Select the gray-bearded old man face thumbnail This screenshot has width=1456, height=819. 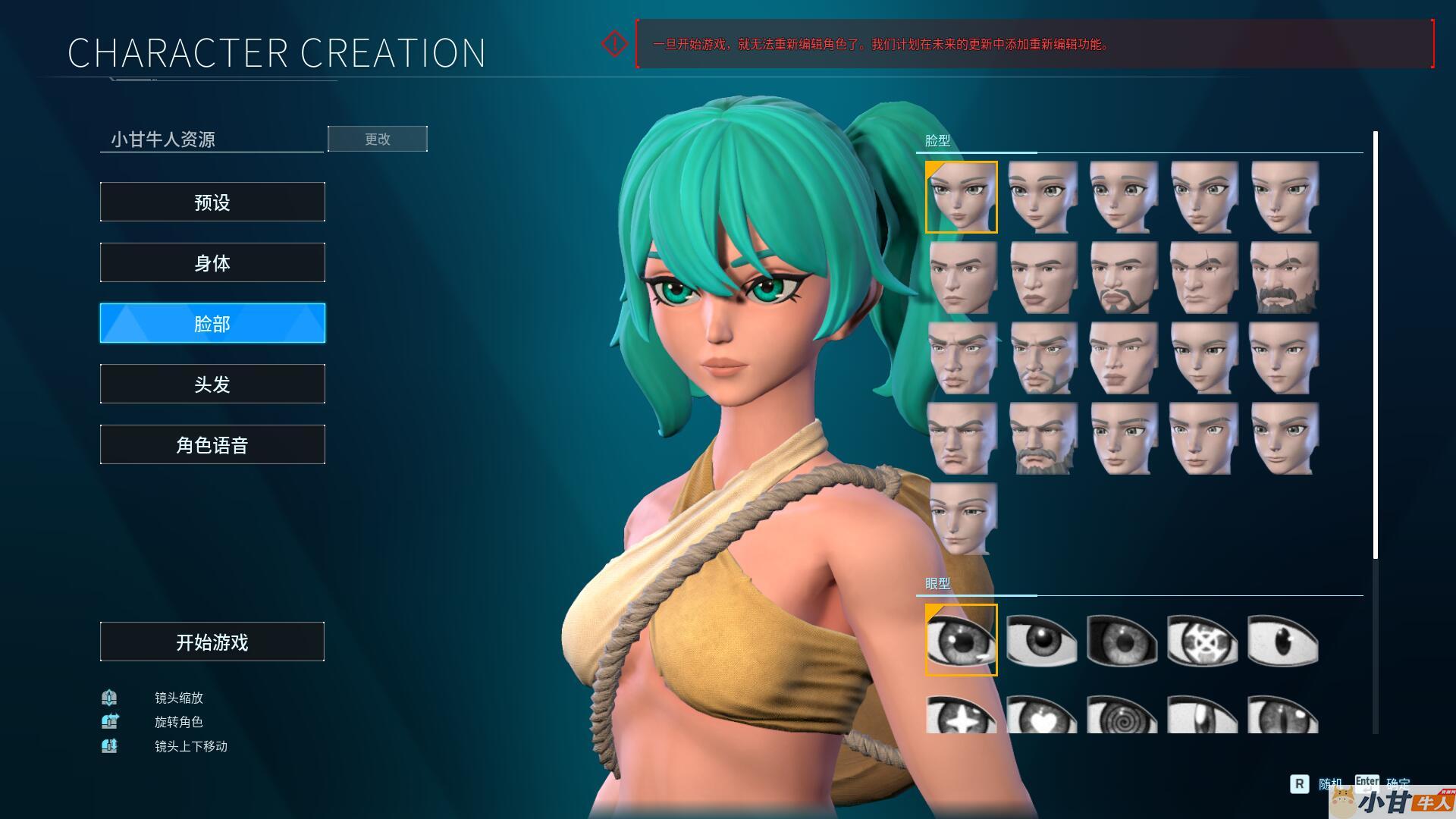coord(1043,438)
